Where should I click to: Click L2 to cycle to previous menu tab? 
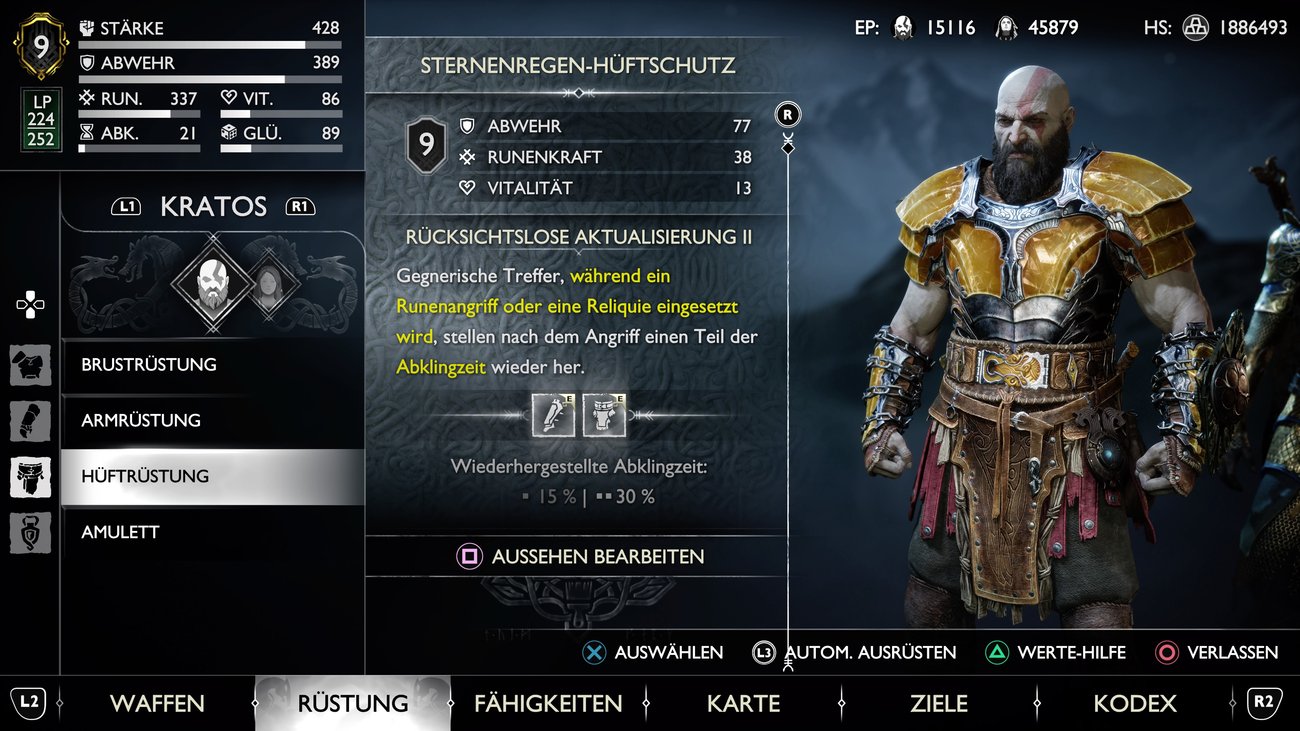(31, 703)
